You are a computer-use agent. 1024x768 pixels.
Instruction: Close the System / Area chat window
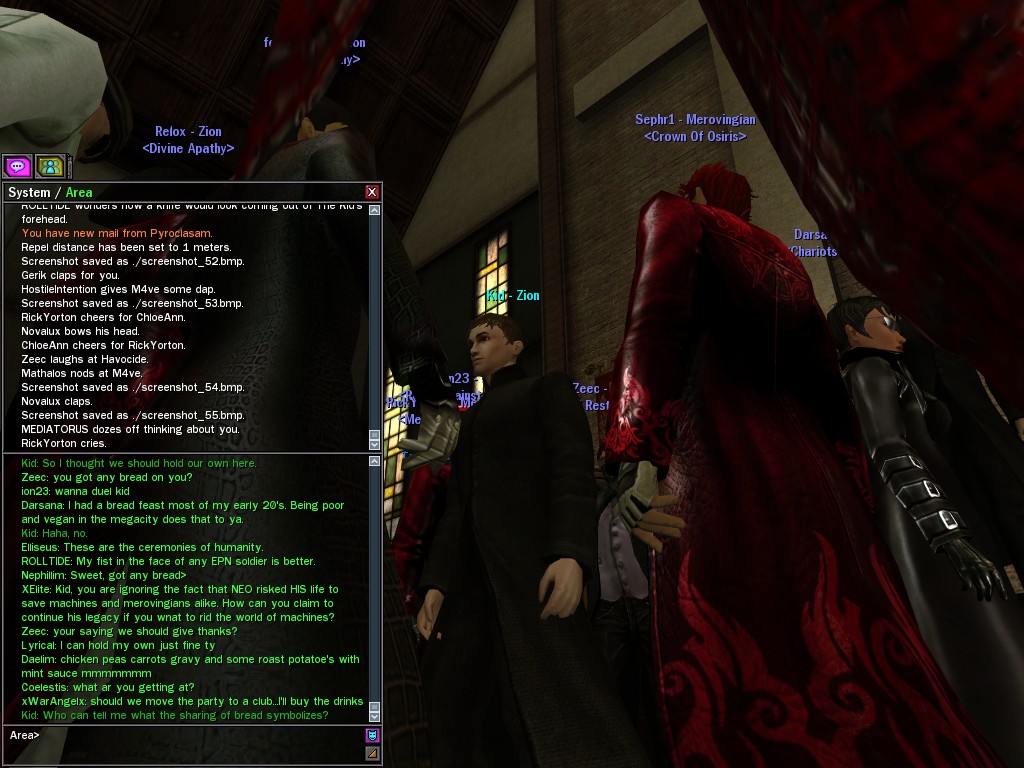(x=372, y=192)
